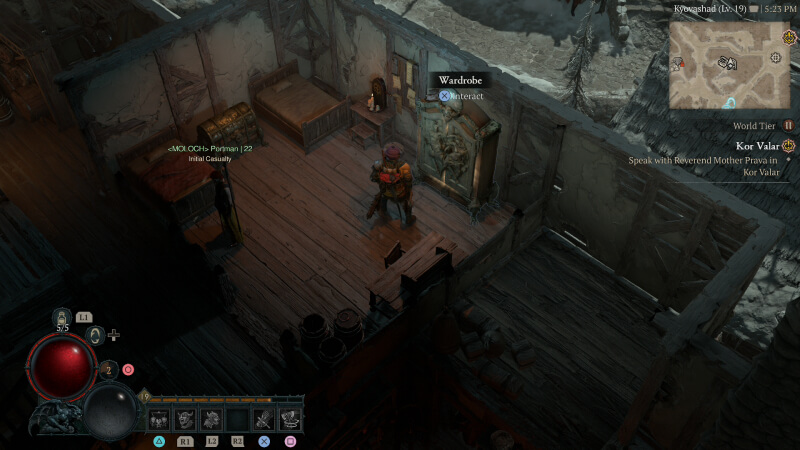This screenshot has height=450, width=800.
Task: Activate the third skill bar ability
Action: 212,419
